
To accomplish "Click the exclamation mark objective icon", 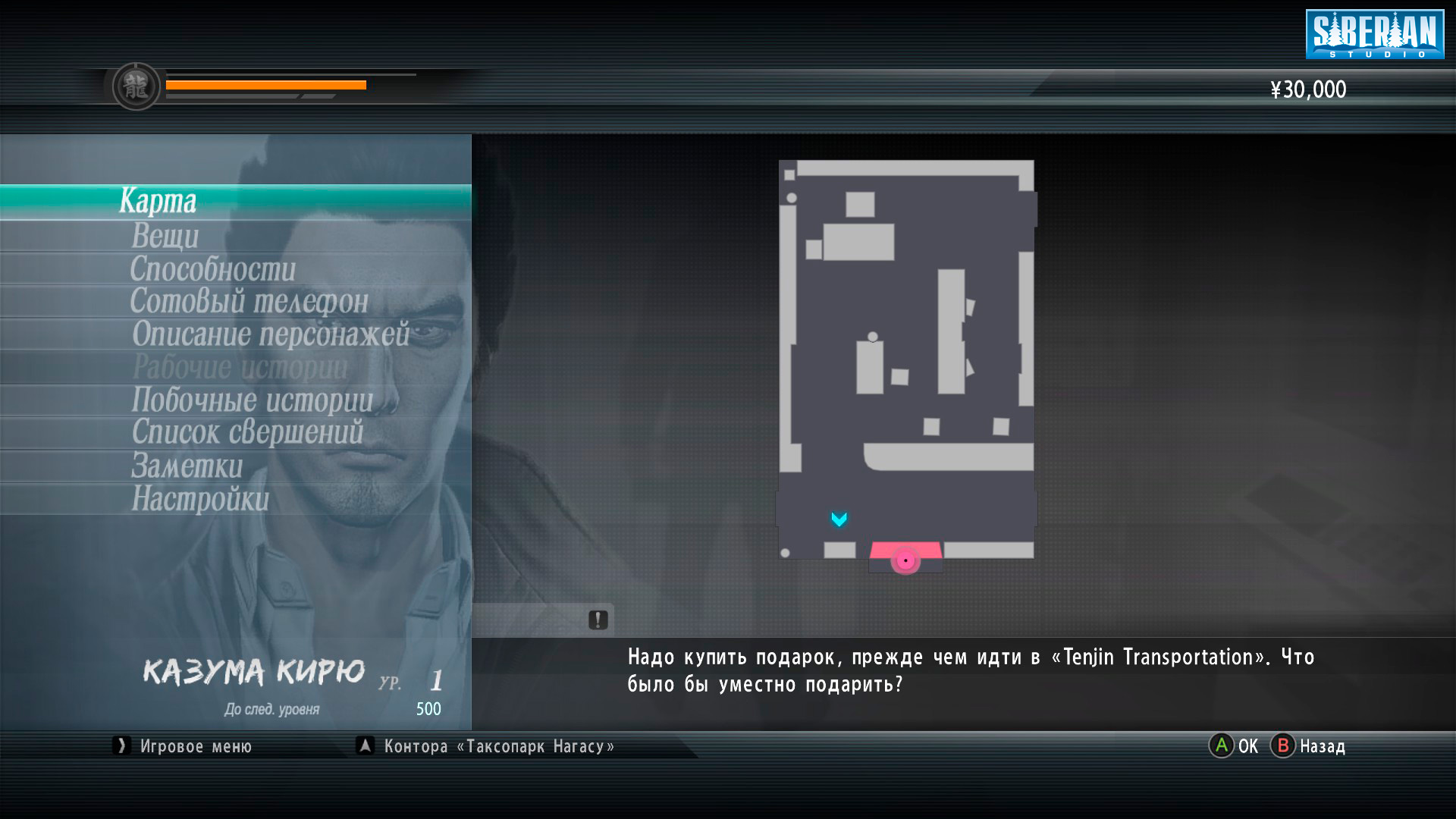I will point(598,620).
